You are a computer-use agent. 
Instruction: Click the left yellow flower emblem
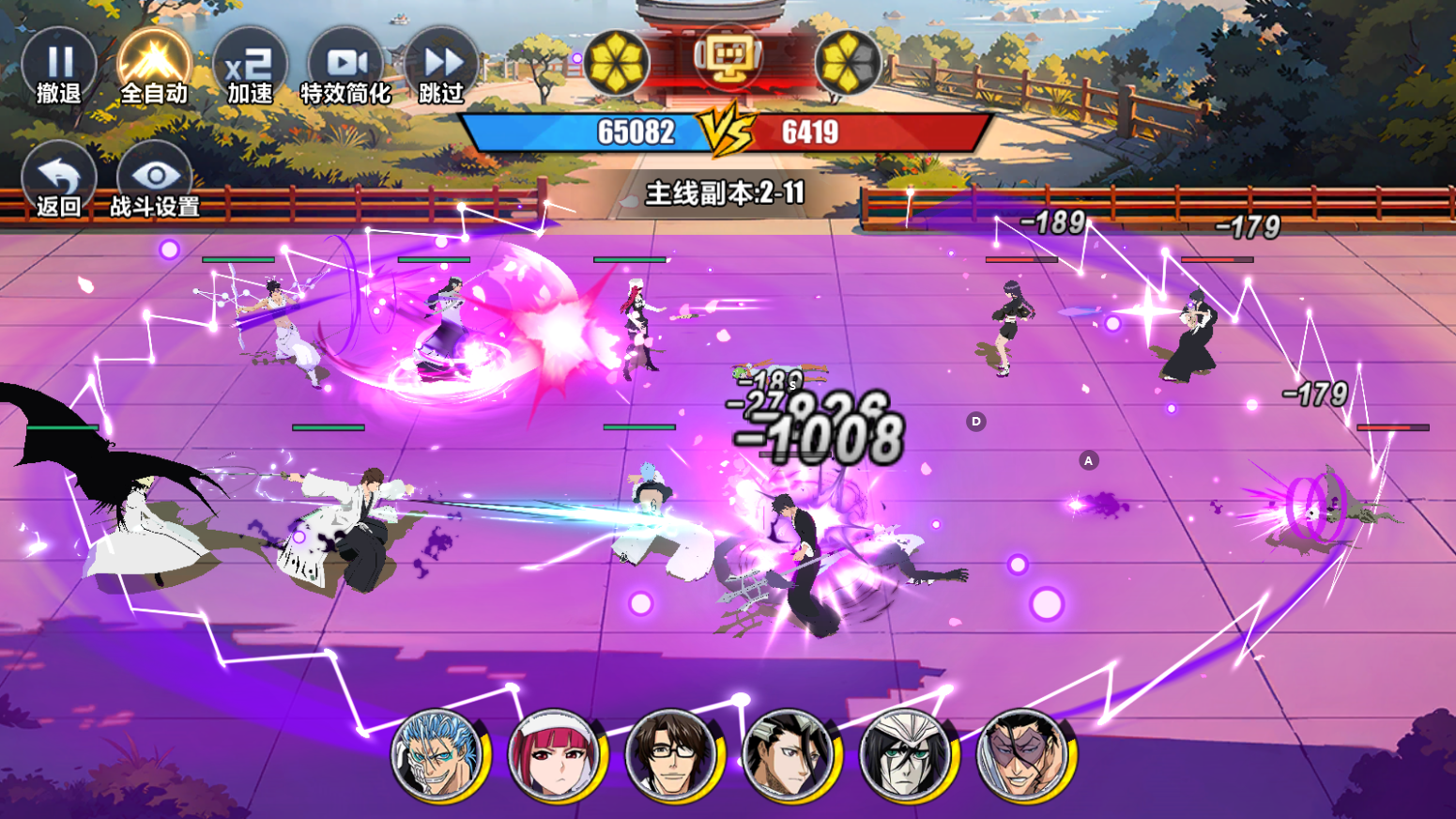pyautogui.click(x=616, y=63)
